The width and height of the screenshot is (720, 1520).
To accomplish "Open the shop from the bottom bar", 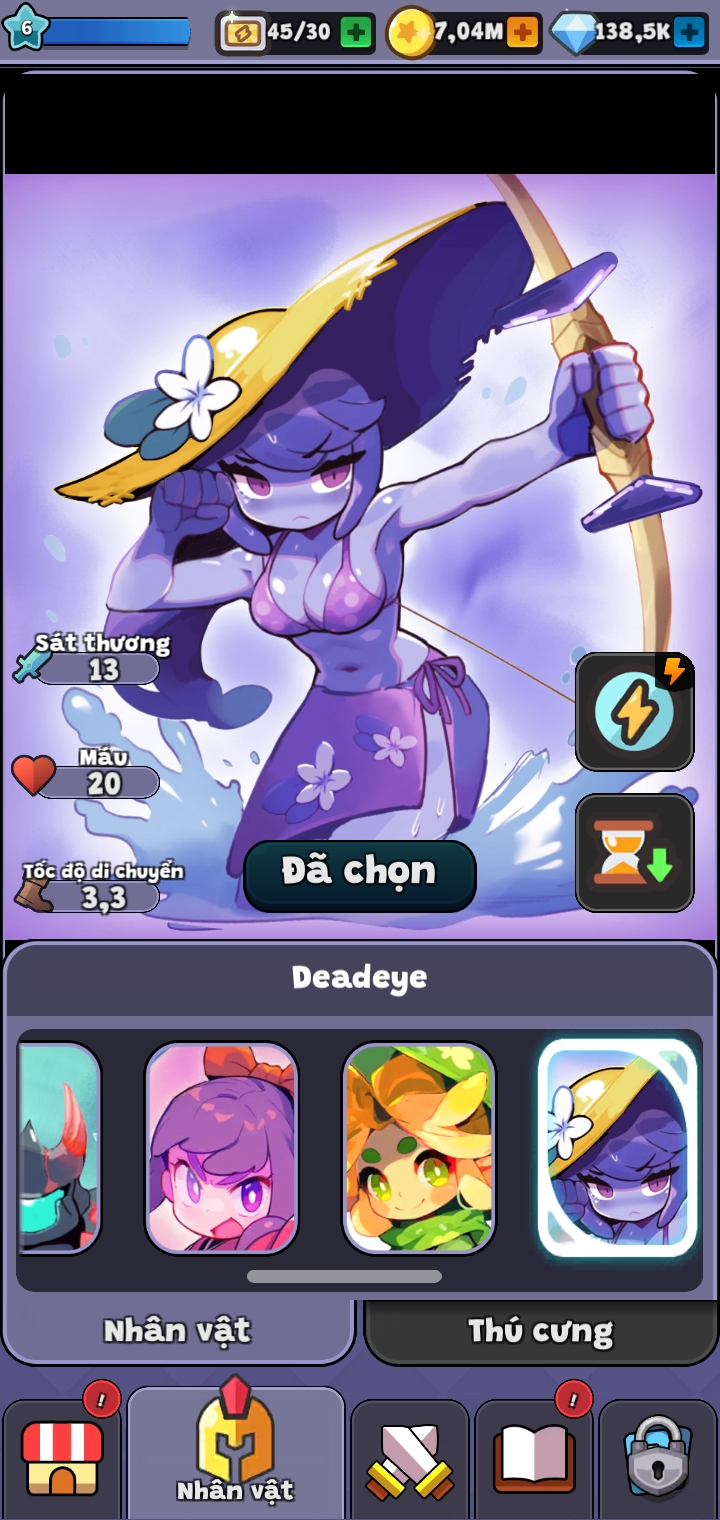I will pyautogui.click(x=62, y=1458).
